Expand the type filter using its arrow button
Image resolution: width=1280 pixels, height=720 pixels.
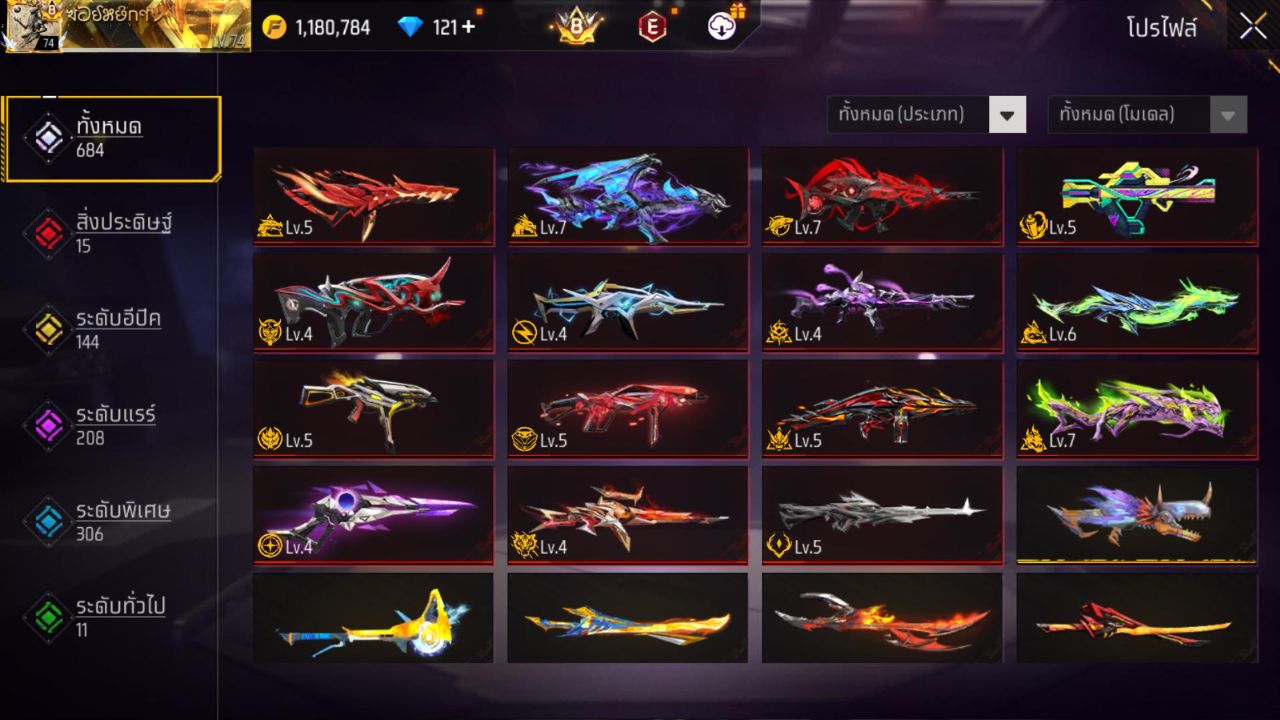coord(1007,114)
